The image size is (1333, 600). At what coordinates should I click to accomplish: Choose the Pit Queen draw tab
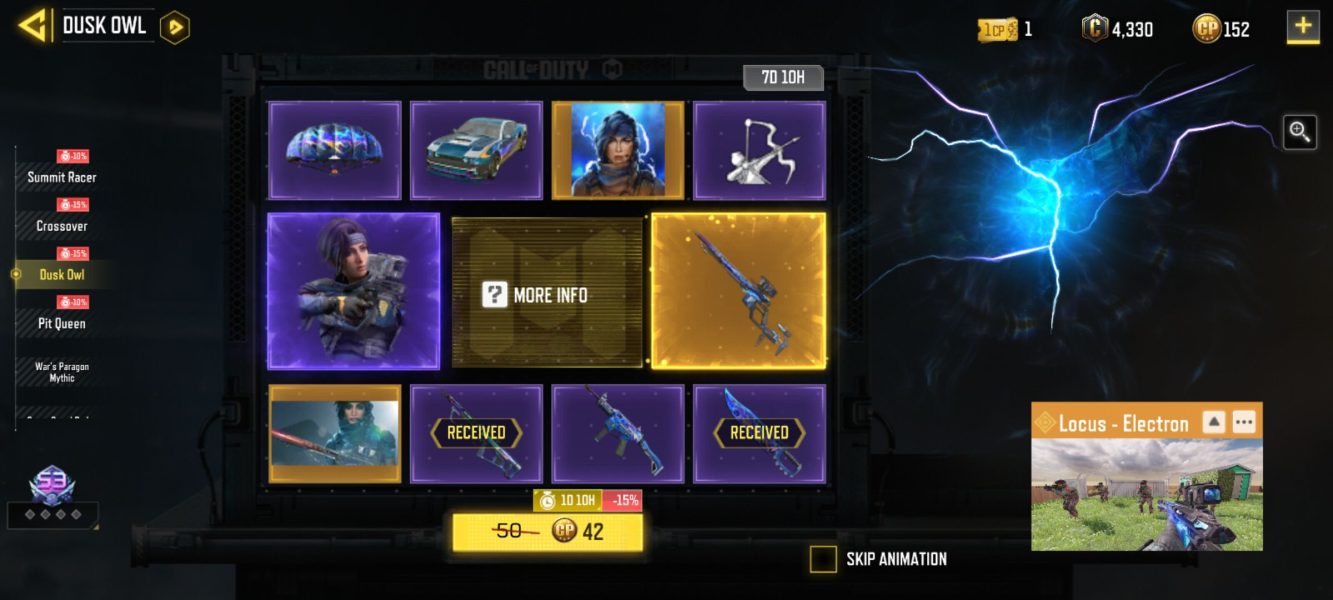pos(62,323)
